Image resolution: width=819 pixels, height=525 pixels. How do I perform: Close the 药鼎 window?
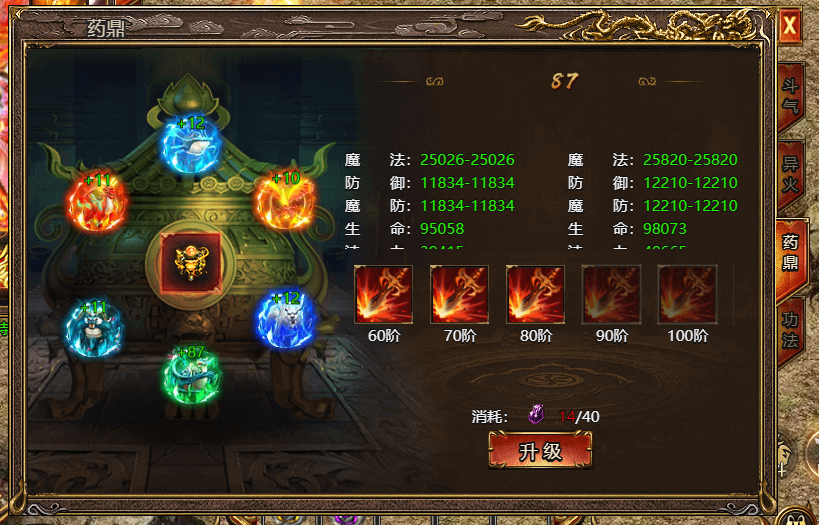pyautogui.click(x=790, y=25)
